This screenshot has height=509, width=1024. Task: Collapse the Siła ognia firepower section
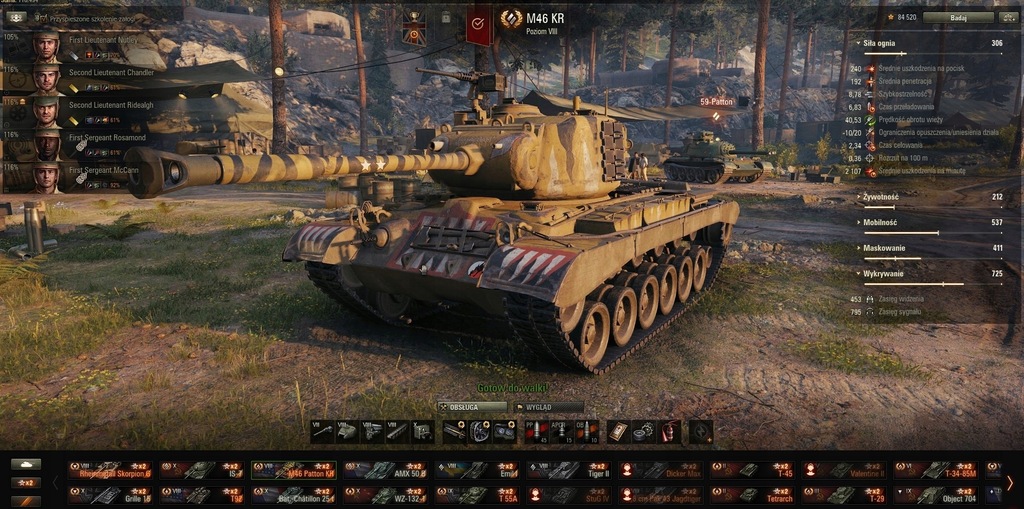coord(879,44)
